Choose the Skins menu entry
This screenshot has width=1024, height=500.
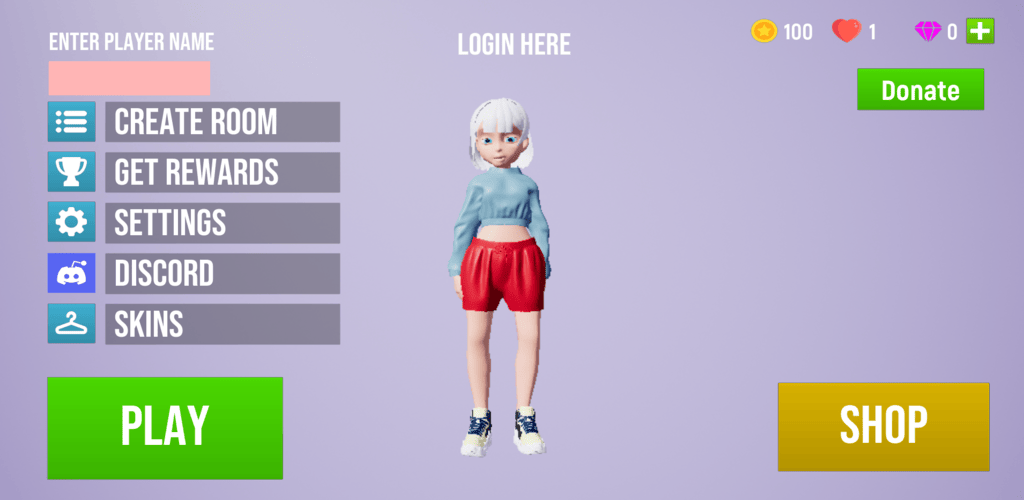(222, 324)
